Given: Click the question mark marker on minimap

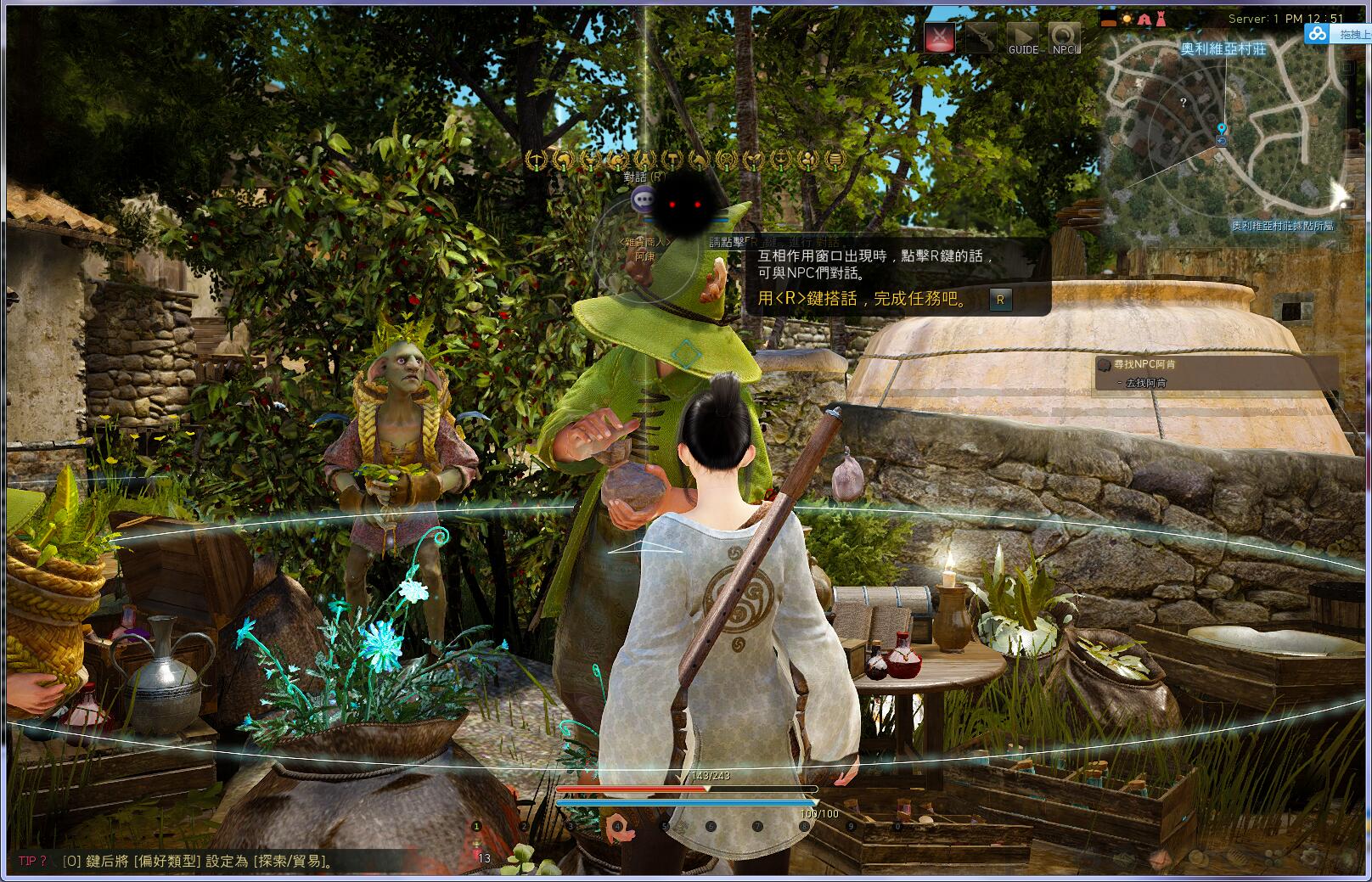Looking at the screenshot, I should click(1184, 103).
